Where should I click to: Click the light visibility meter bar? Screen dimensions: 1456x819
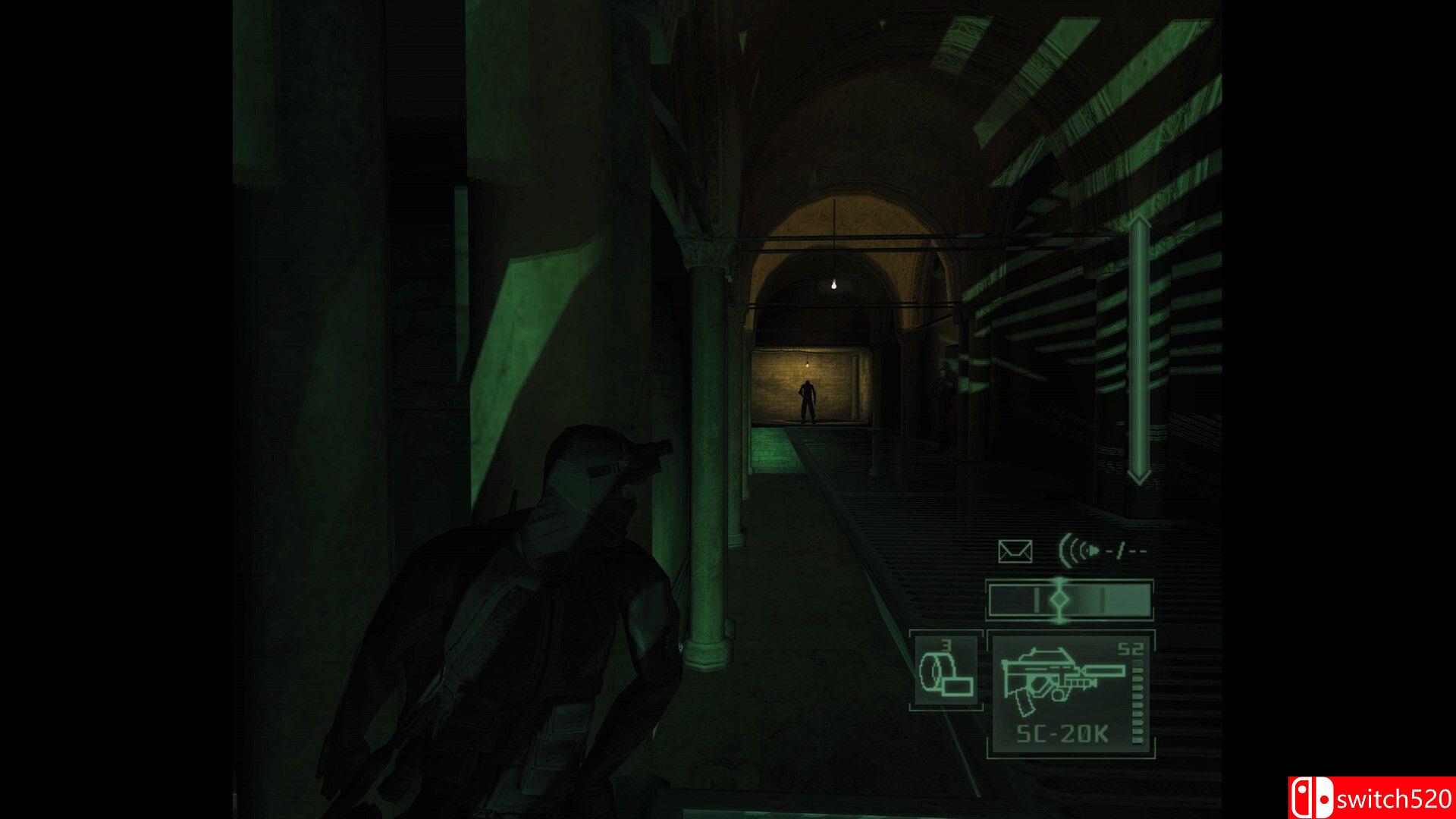click(1070, 599)
